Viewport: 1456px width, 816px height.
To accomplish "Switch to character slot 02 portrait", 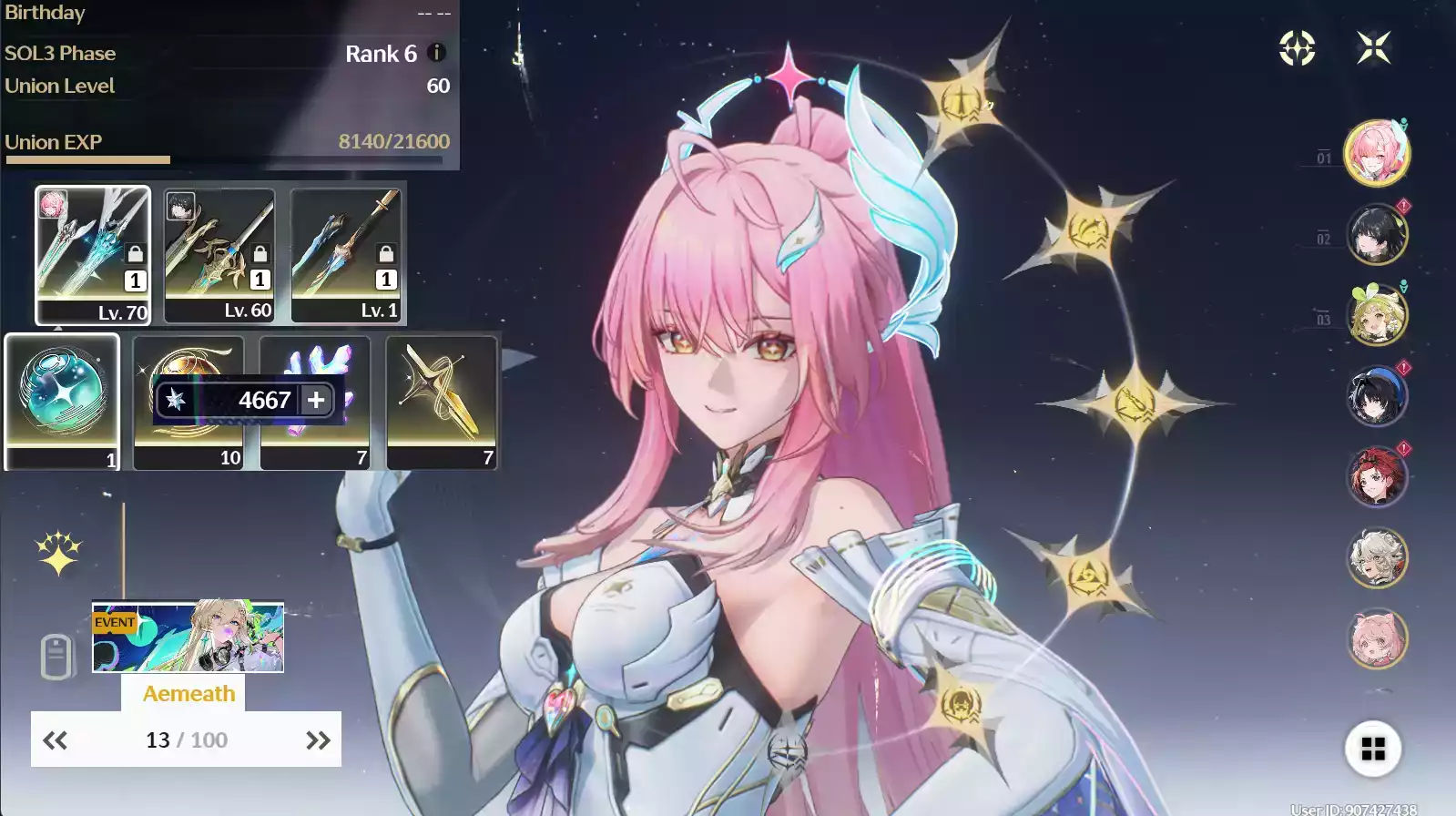I will coord(1377,233).
